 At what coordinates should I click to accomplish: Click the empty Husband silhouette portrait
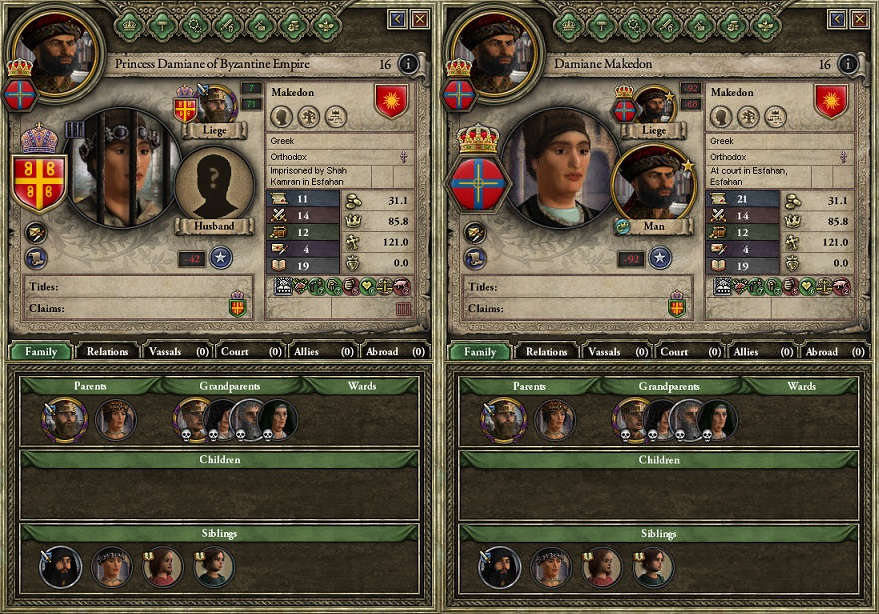coord(214,188)
